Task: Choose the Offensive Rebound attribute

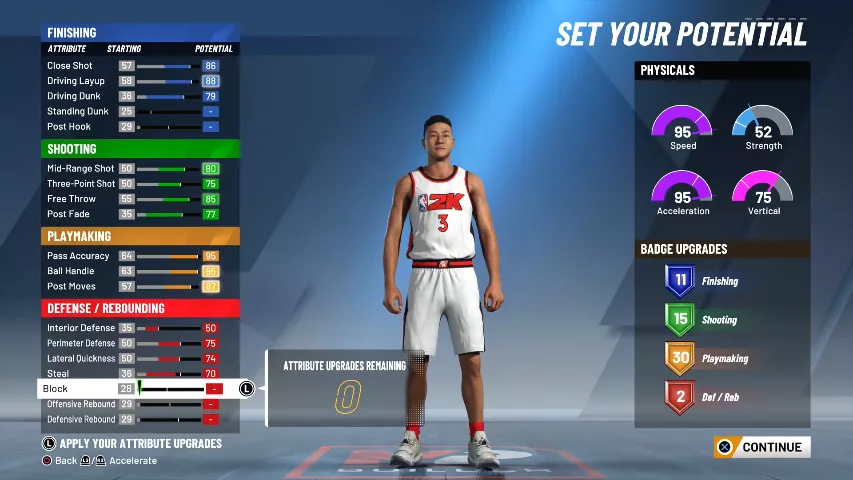Action: pyautogui.click(x=132, y=404)
